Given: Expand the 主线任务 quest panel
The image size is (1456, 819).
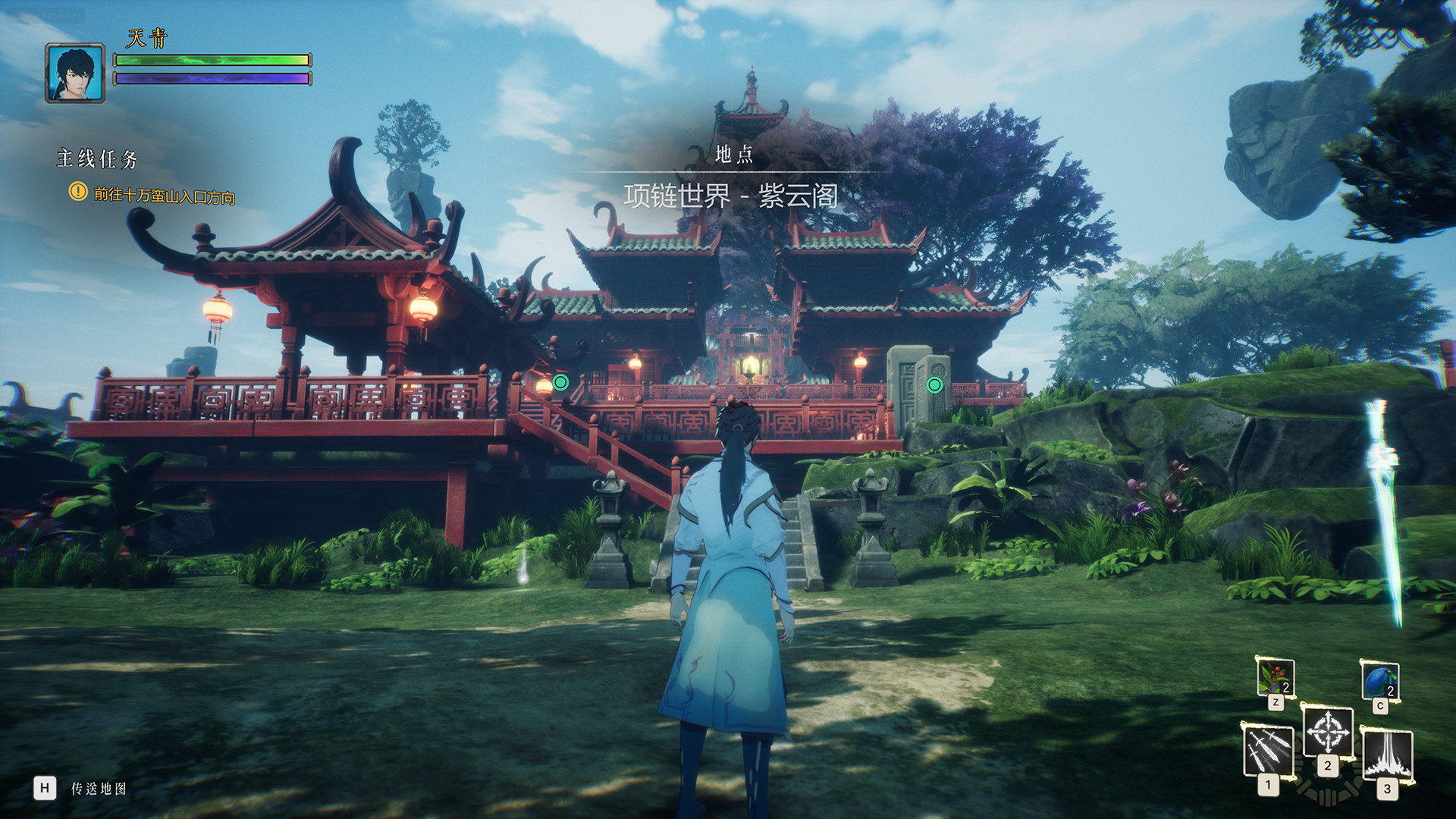Looking at the screenshot, I should 97,159.
